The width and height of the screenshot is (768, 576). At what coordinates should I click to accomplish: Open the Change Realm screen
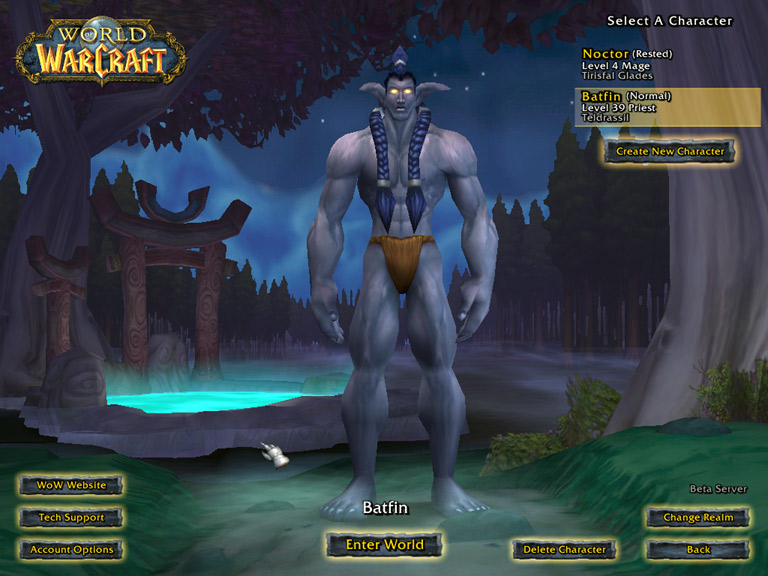click(x=698, y=518)
